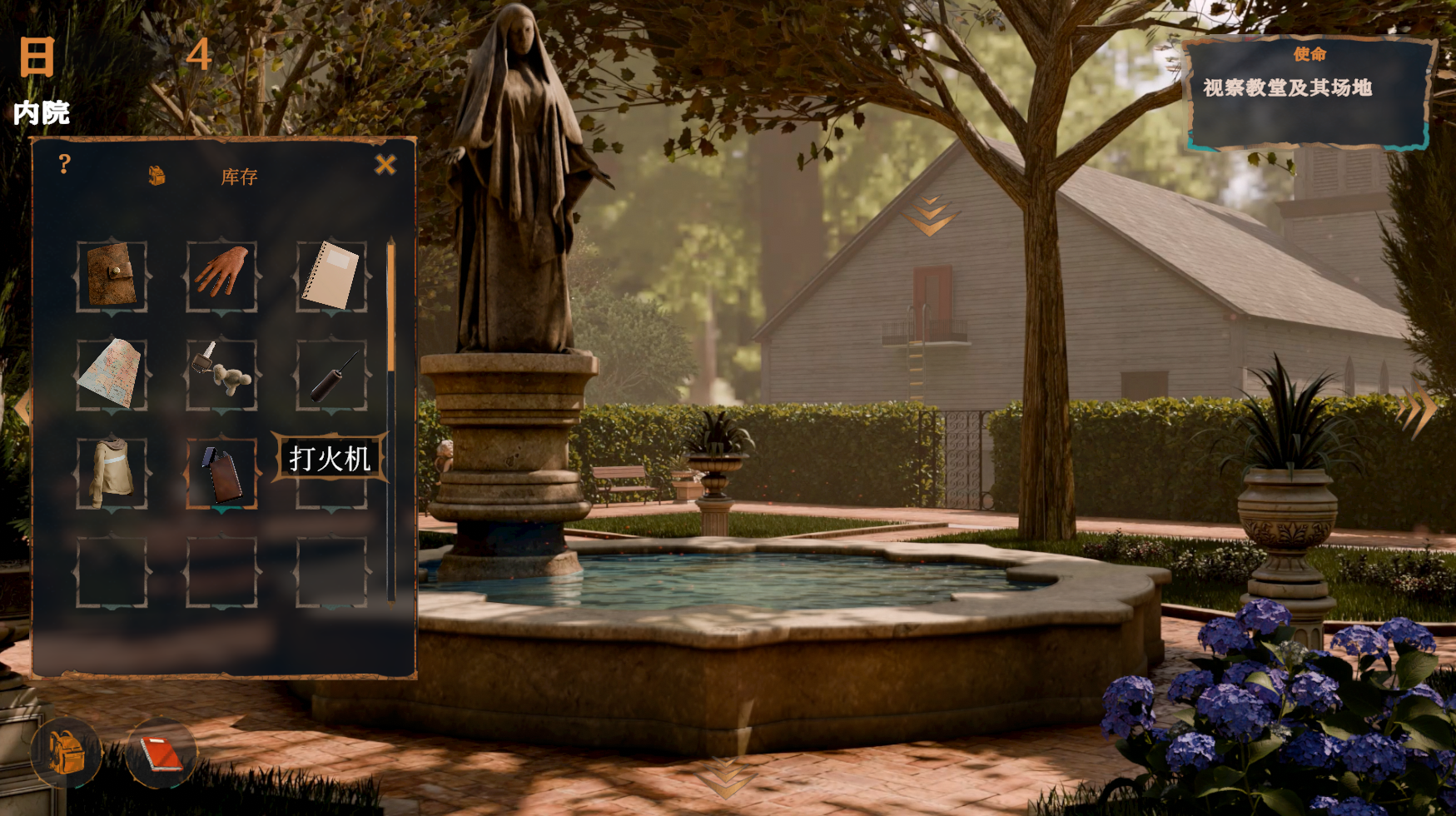Viewport: 1456px width, 816px height.
Task: Select the lighter item slot
Action: (221, 473)
